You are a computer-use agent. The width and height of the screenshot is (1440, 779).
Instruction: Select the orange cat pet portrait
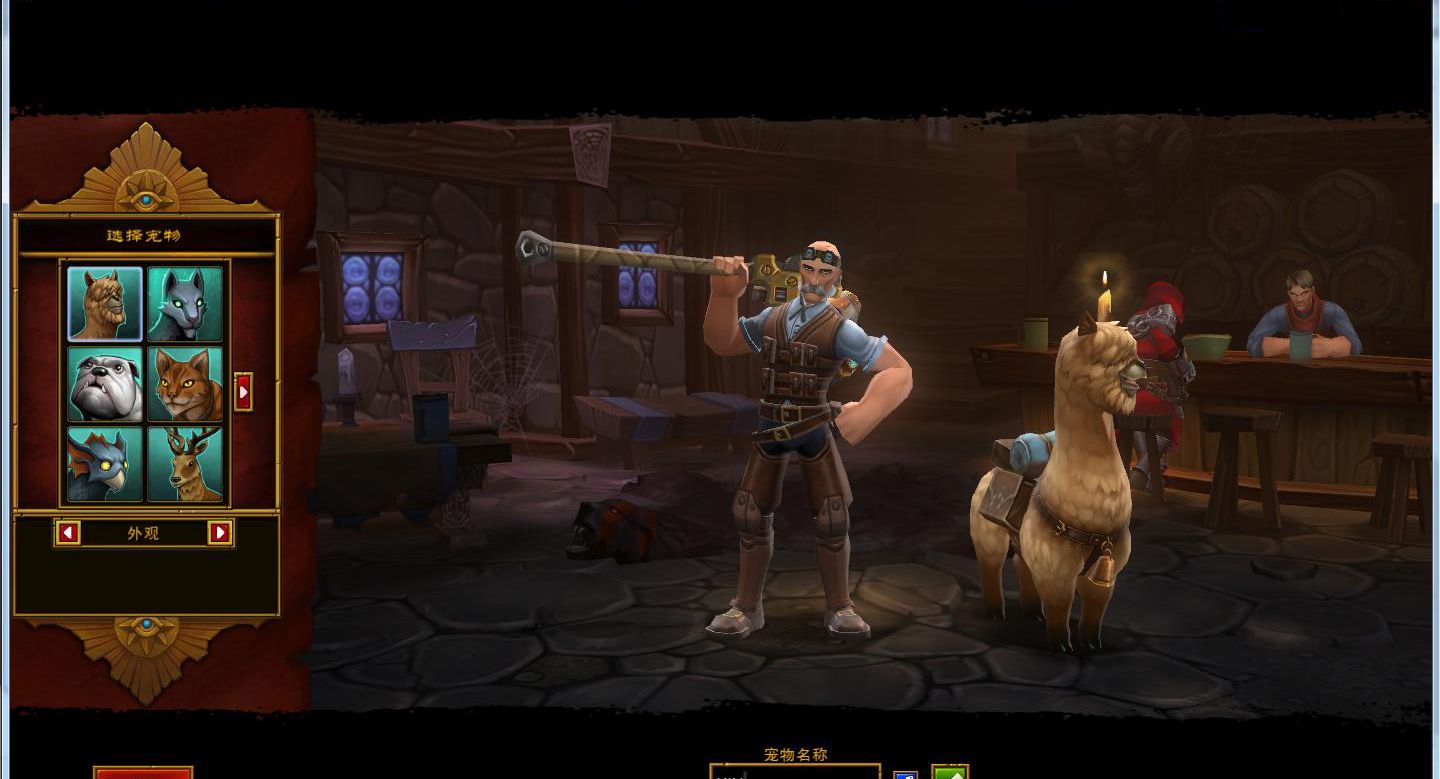(185, 384)
